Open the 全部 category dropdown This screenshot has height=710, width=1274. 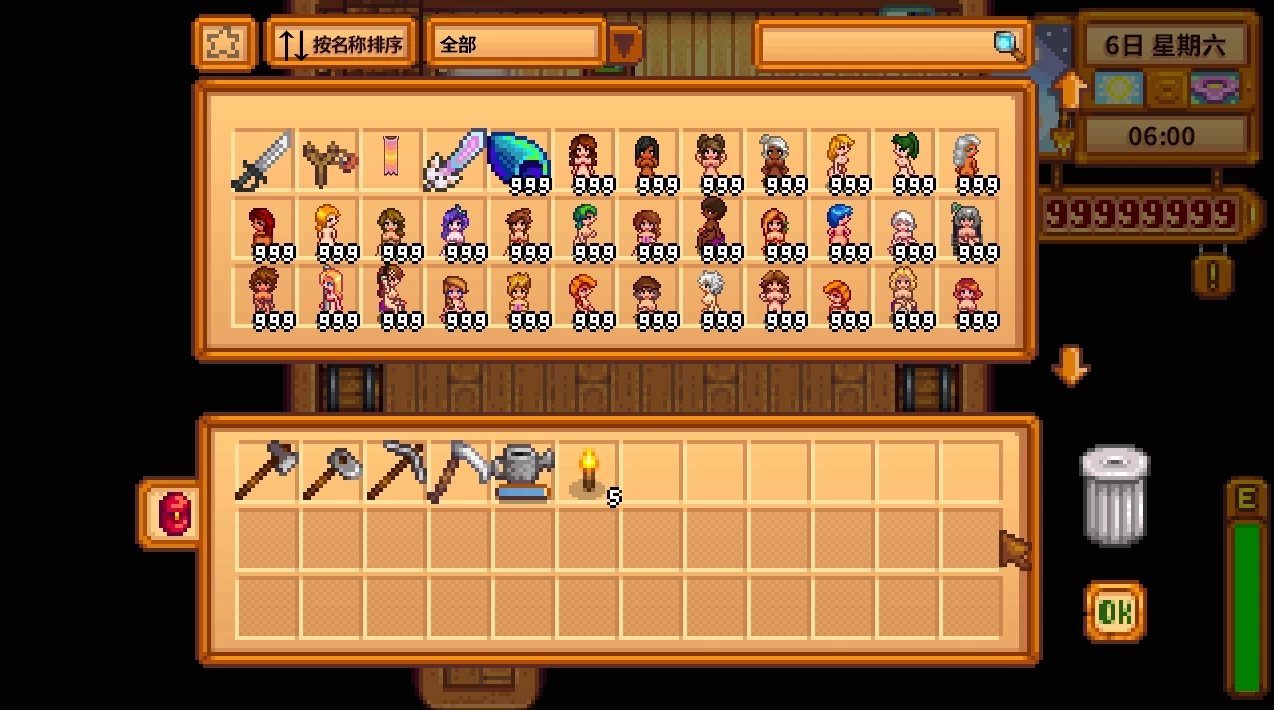pyautogui.click(x=625, y=45)
